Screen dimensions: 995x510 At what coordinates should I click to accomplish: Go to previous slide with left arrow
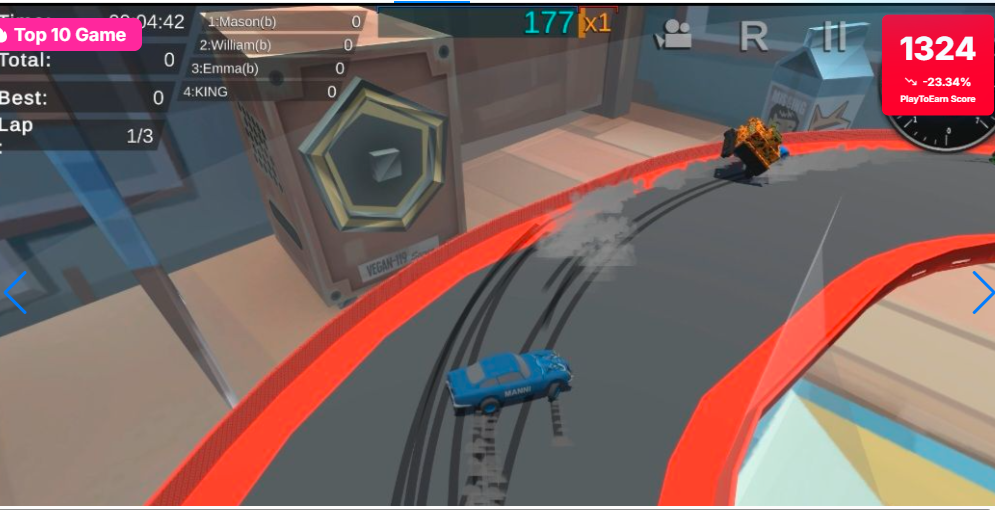coord(15,293)
